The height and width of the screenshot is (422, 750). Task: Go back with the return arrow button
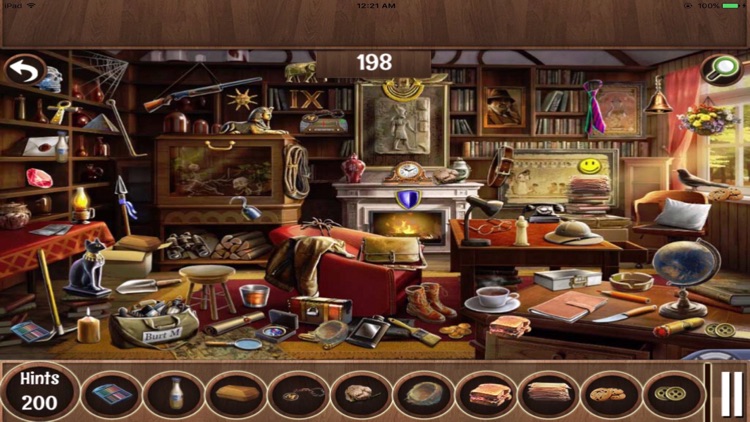pyautogui.click(x=23, y=71)
